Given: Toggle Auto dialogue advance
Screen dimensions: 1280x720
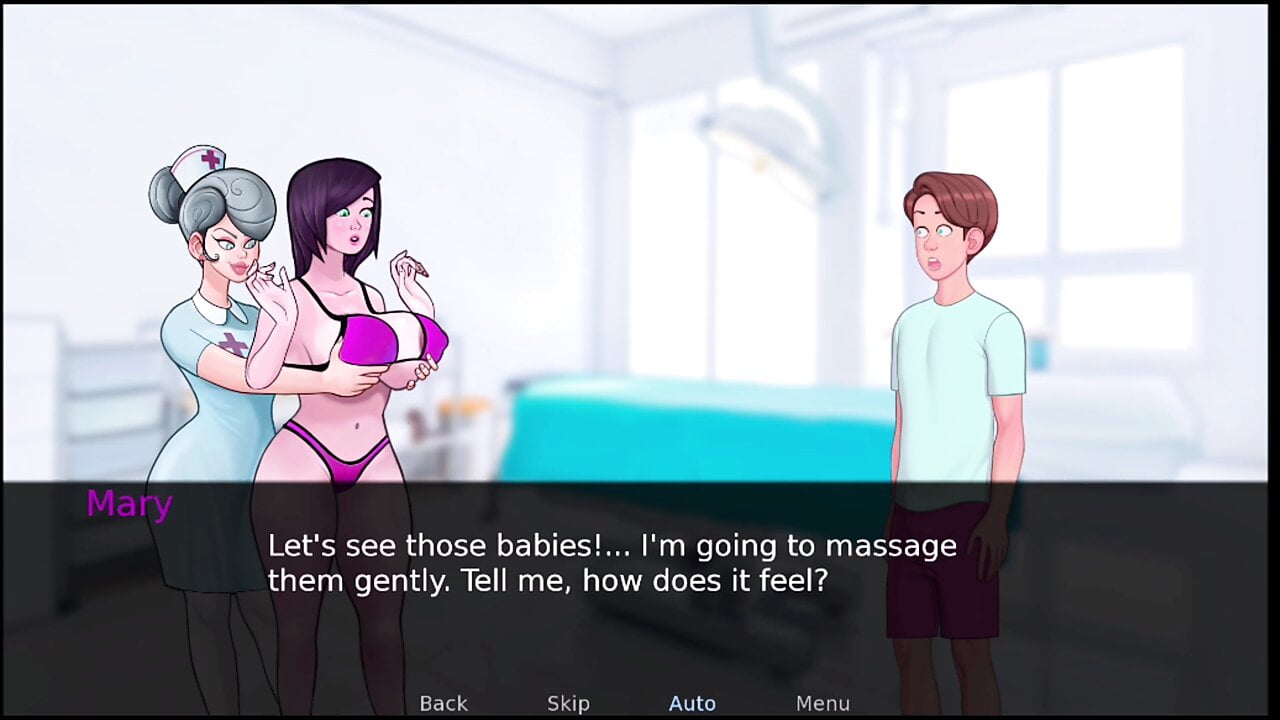Looking at the screenshot, I should (692, 703).
